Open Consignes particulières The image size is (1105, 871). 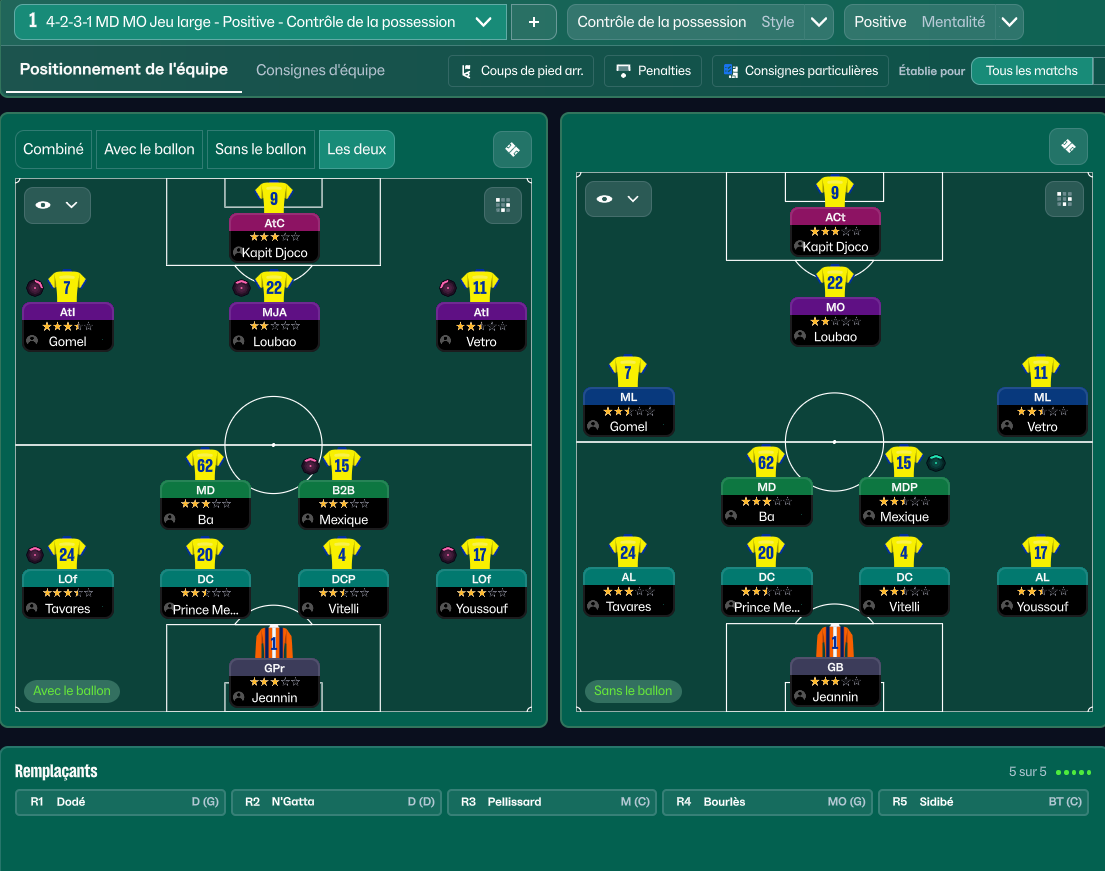tap(800, 71)
